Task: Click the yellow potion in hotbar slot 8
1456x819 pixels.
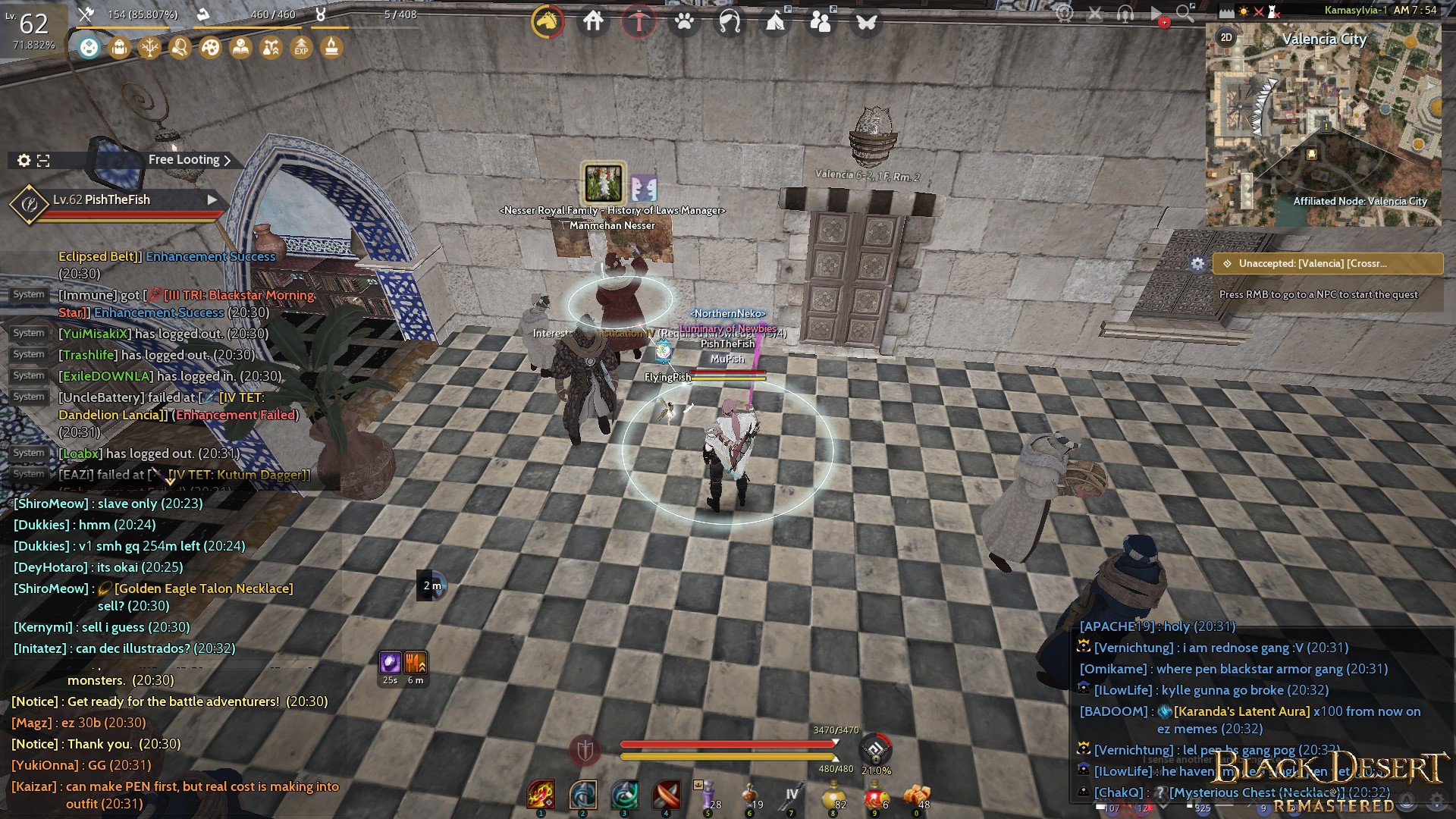Action: (x=834, y=796)
